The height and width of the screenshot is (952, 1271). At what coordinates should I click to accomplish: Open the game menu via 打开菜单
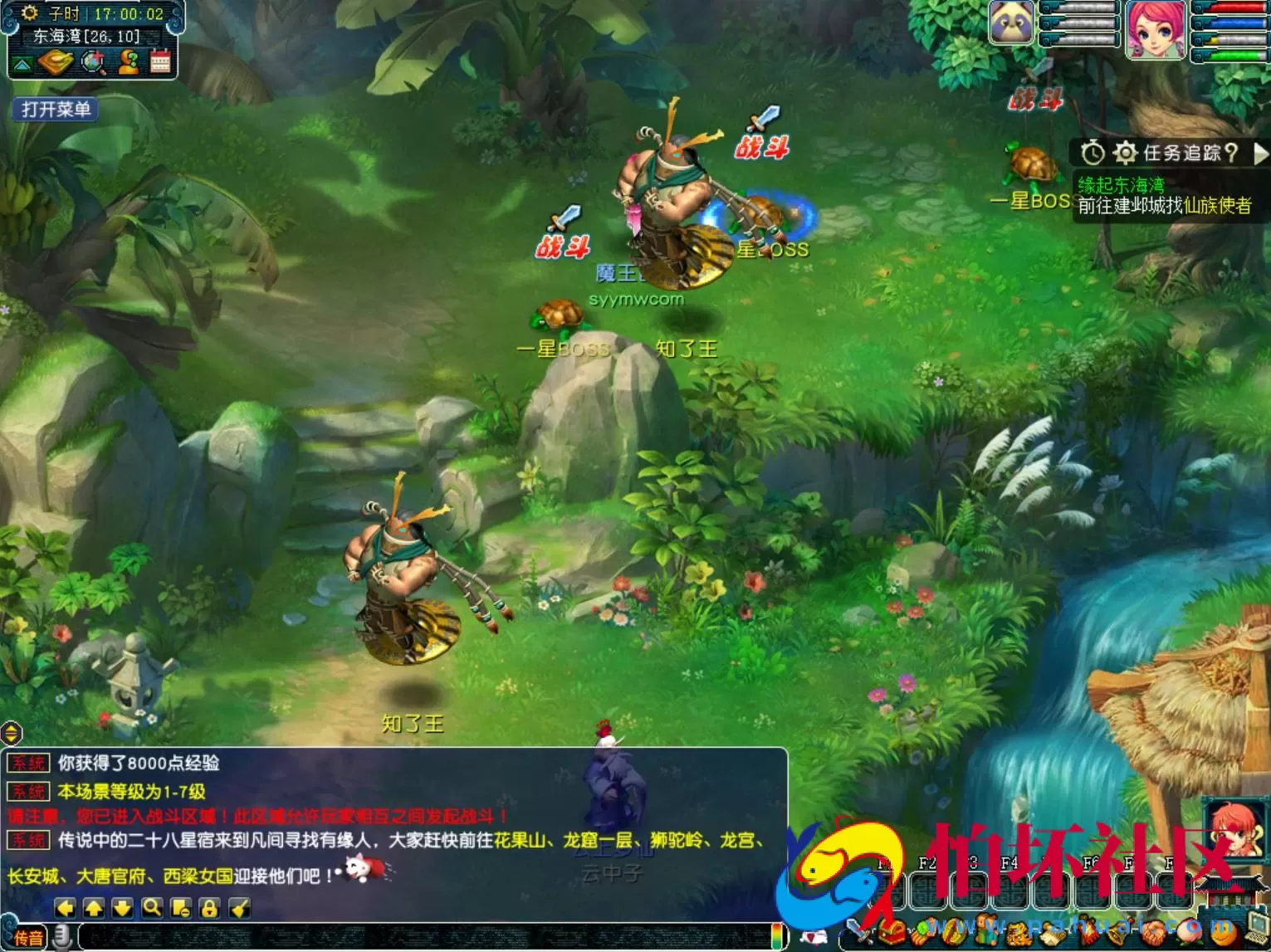[x=54, y=109]
